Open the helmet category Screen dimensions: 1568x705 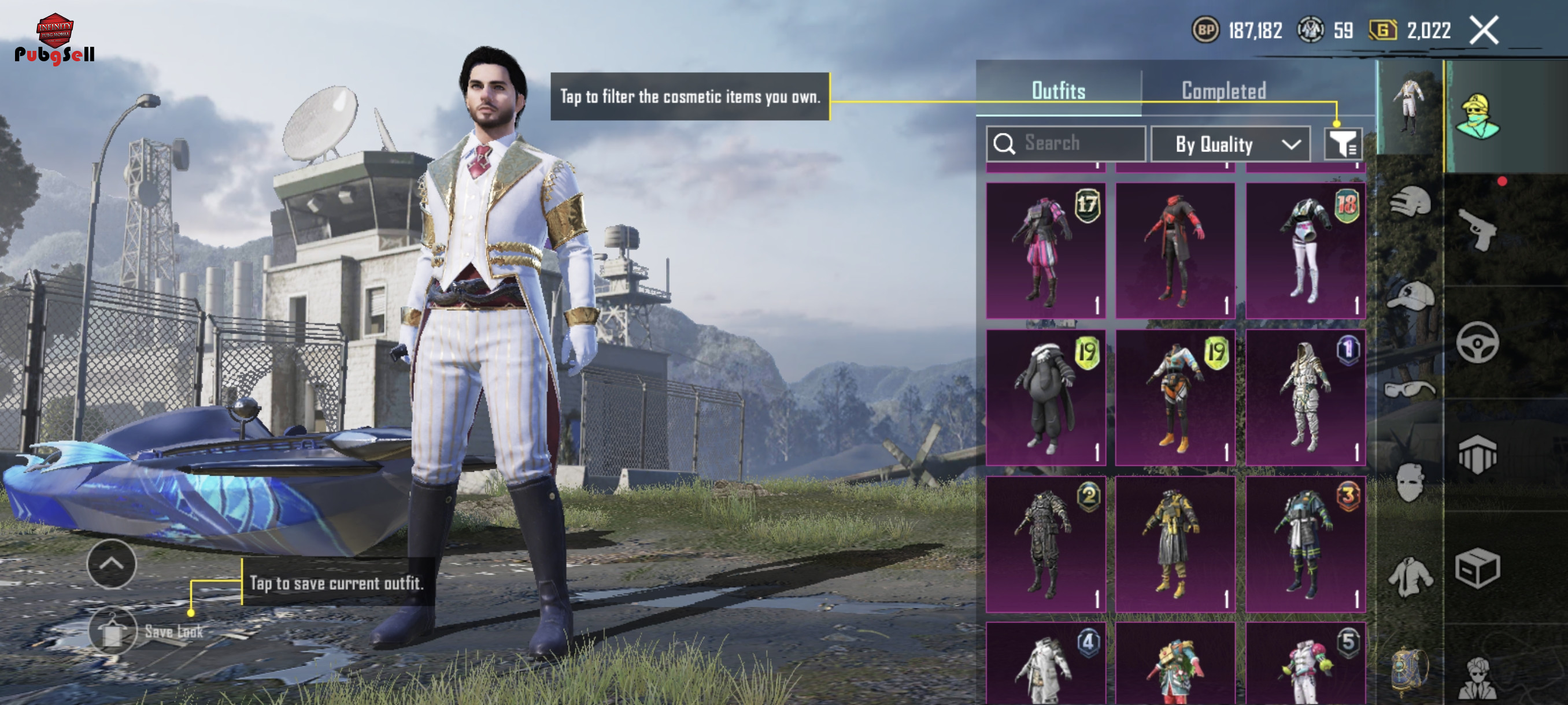pyautogui.click(x=1409, y=201)
